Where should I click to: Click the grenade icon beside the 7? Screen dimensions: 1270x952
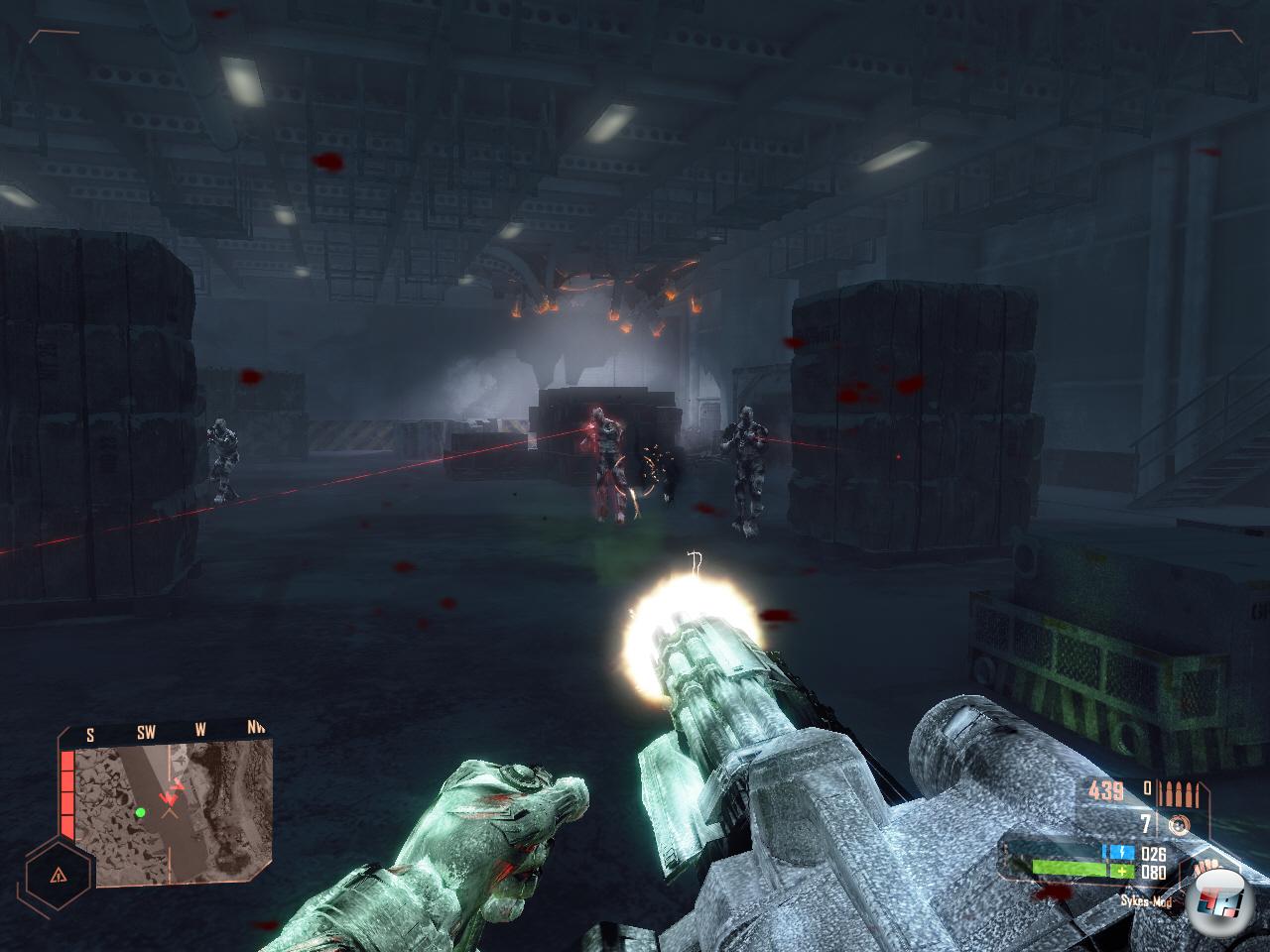1178,824
